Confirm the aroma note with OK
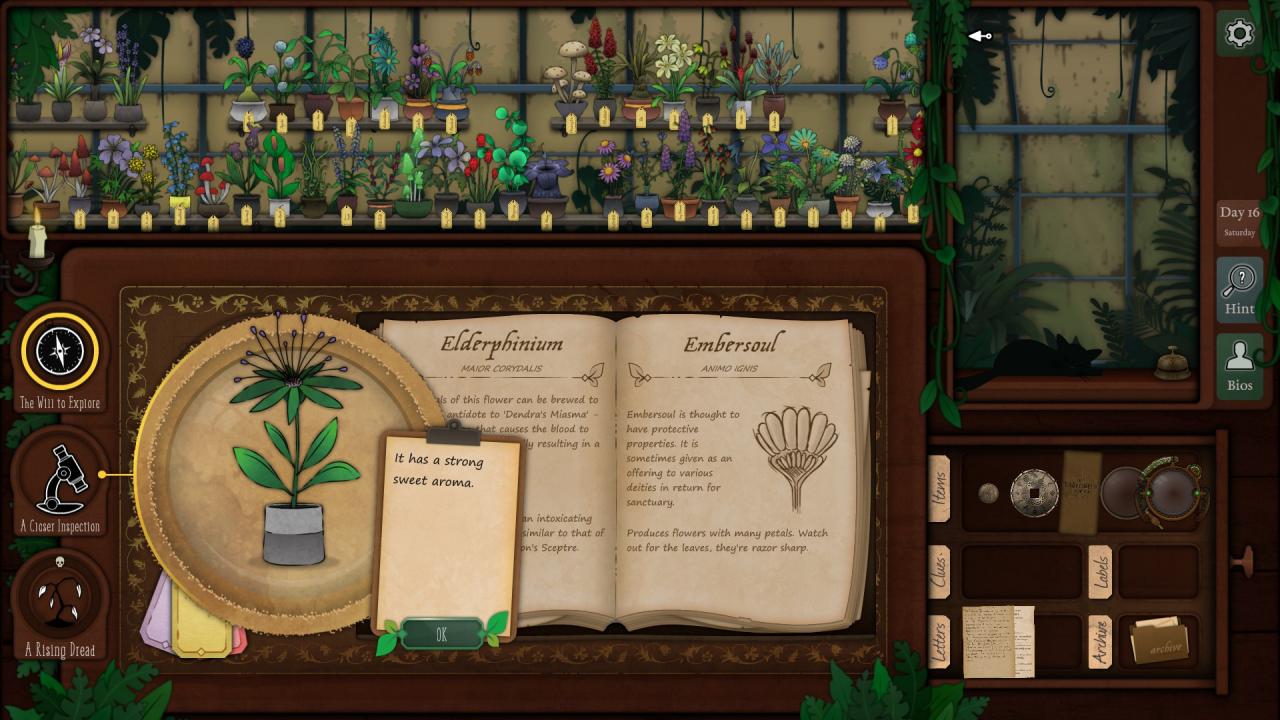 click(441, 635)
